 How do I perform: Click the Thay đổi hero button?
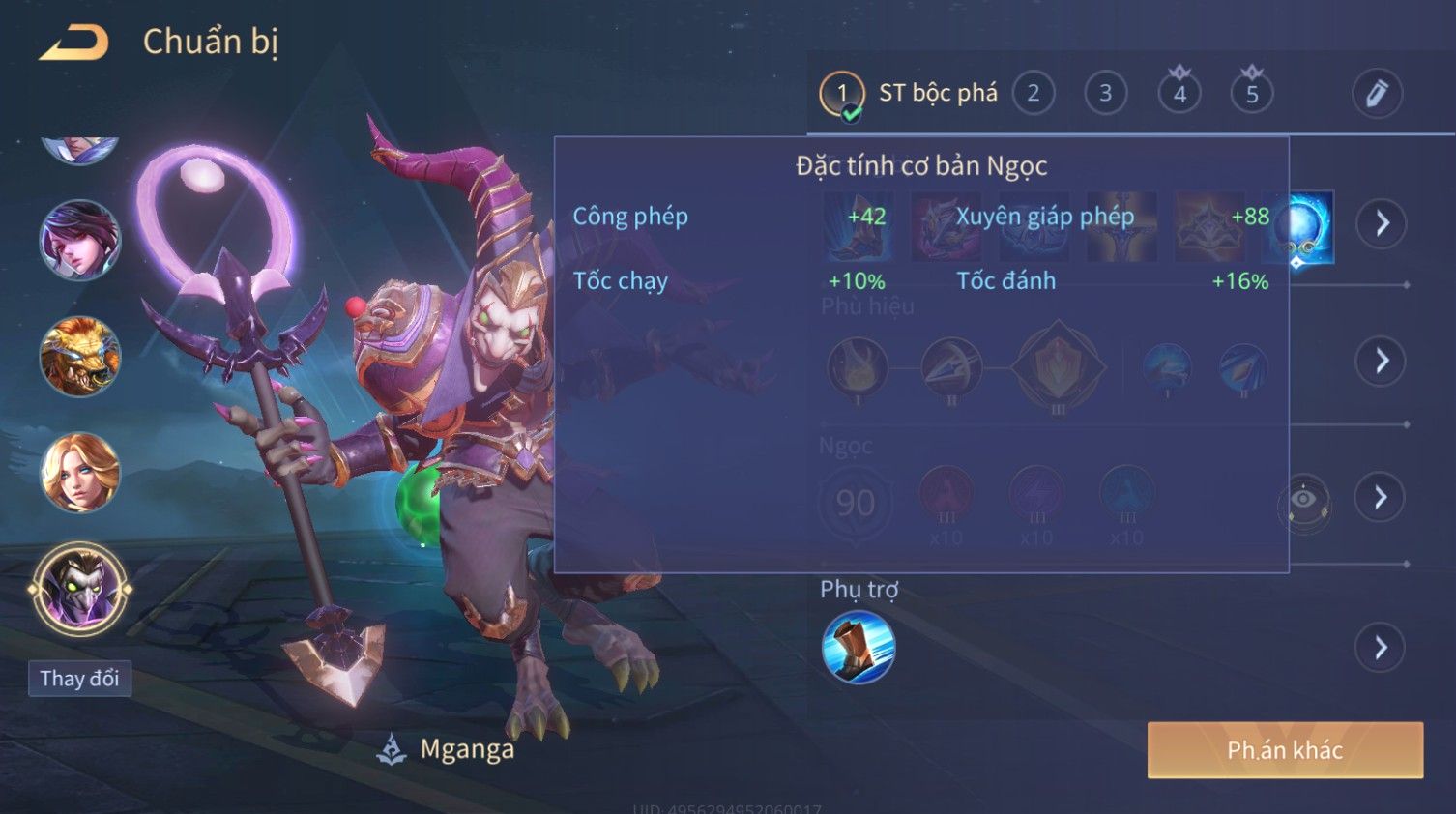coord(79,679)
